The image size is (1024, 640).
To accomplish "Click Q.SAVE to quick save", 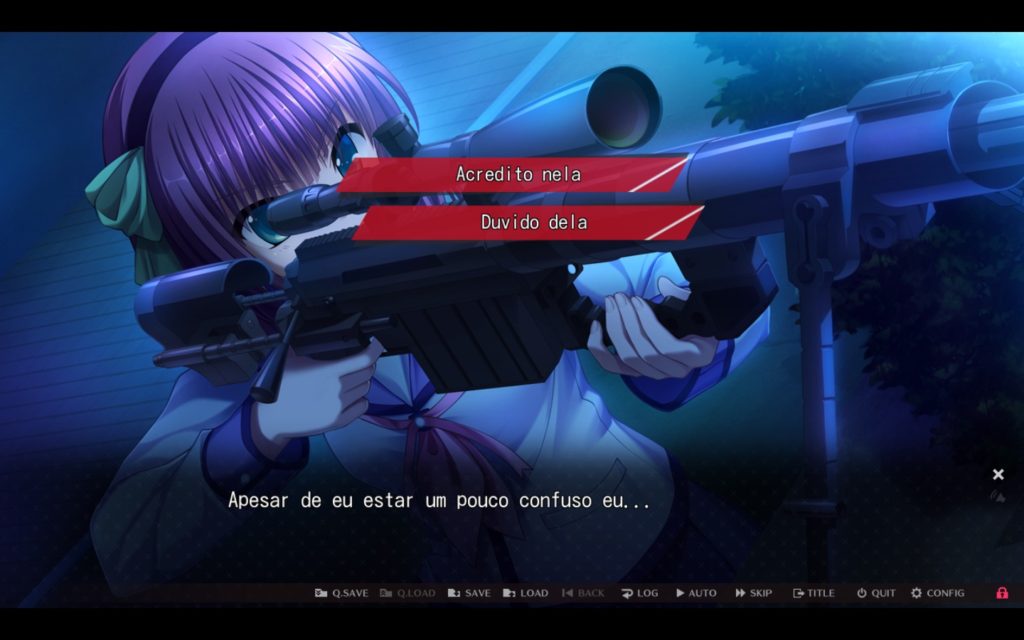I will [x=341, y=593].
